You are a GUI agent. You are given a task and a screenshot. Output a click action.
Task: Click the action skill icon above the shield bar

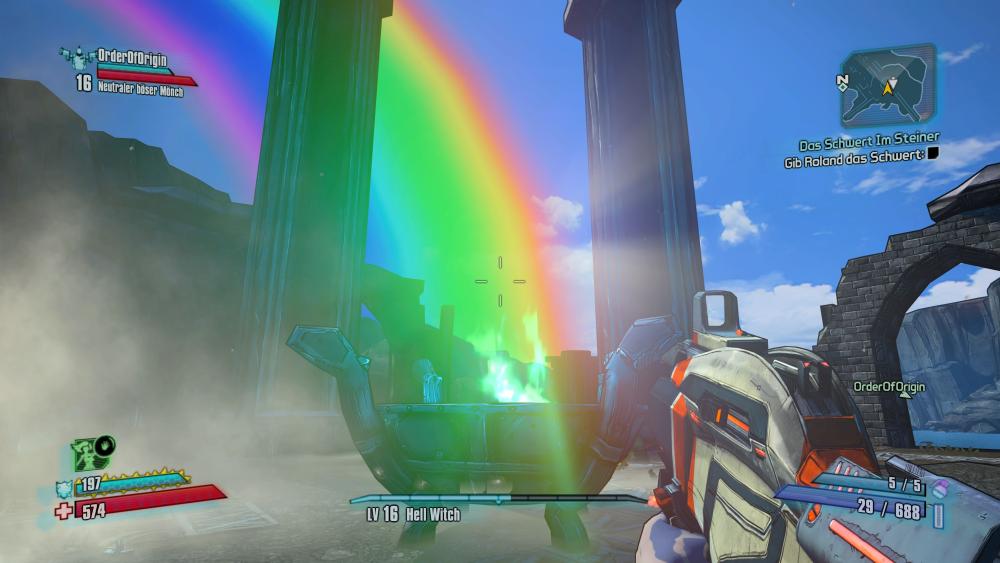[x=92, y=453]
